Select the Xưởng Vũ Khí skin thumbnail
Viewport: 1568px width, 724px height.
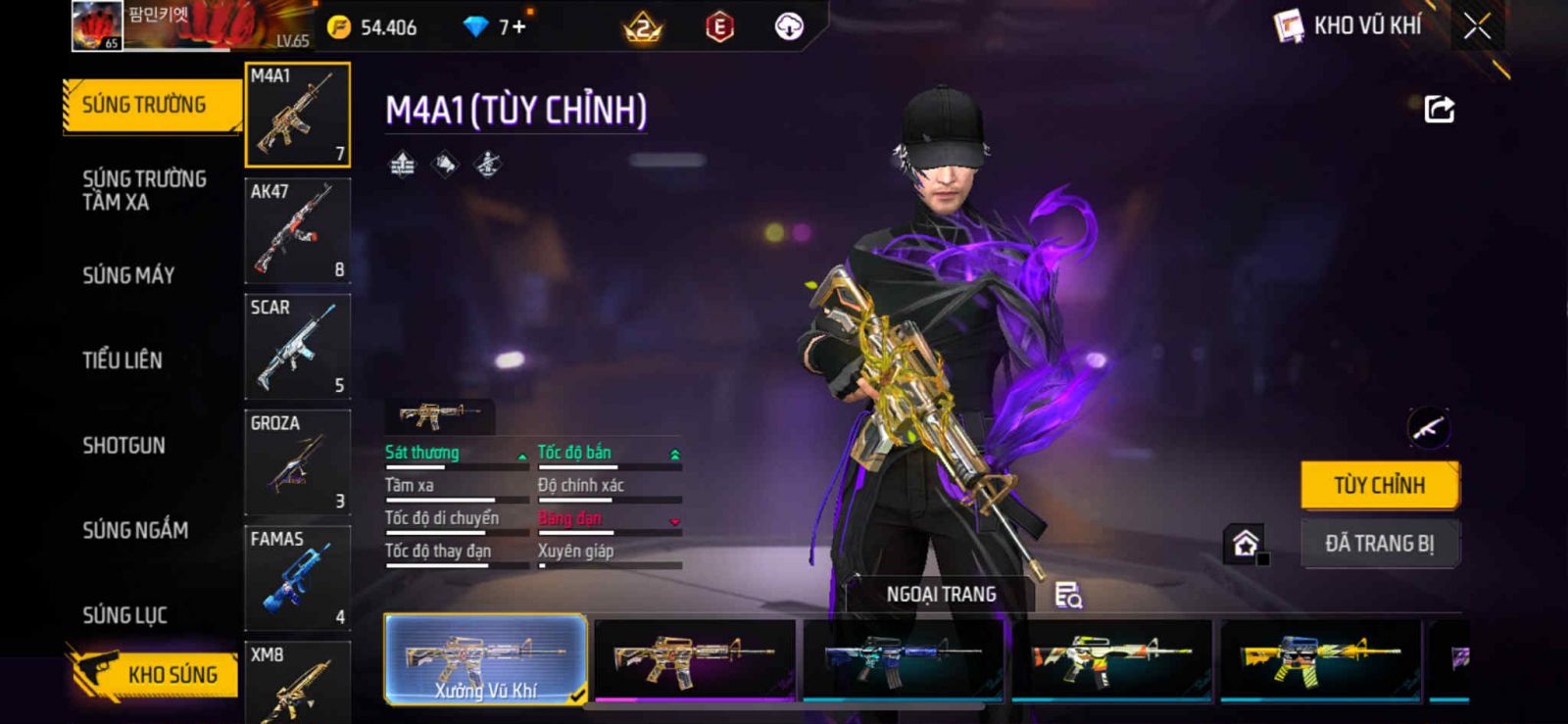pyautogui.click(x=485, y=659)
